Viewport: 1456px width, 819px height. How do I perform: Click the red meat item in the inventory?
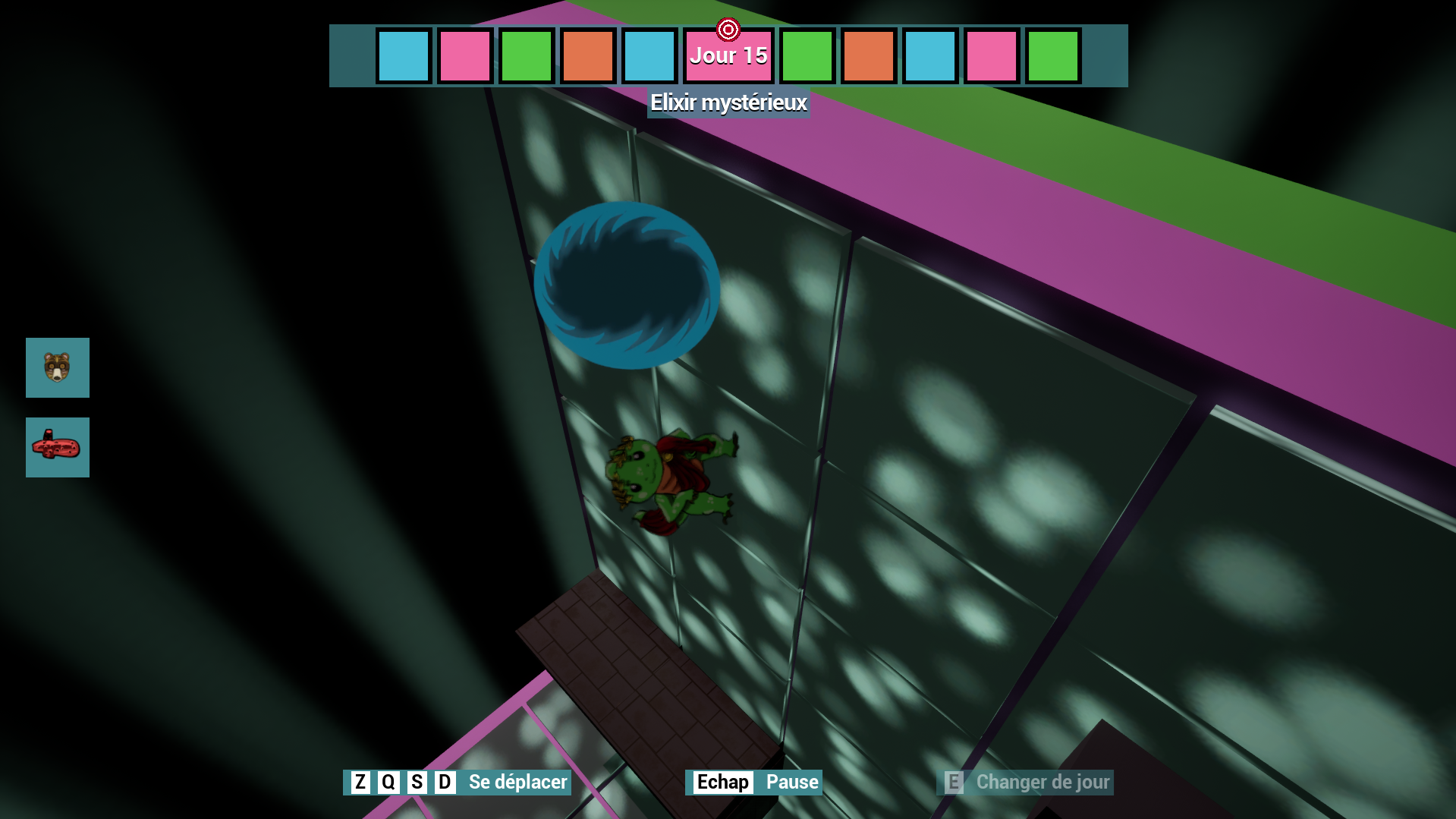[57, 447]
